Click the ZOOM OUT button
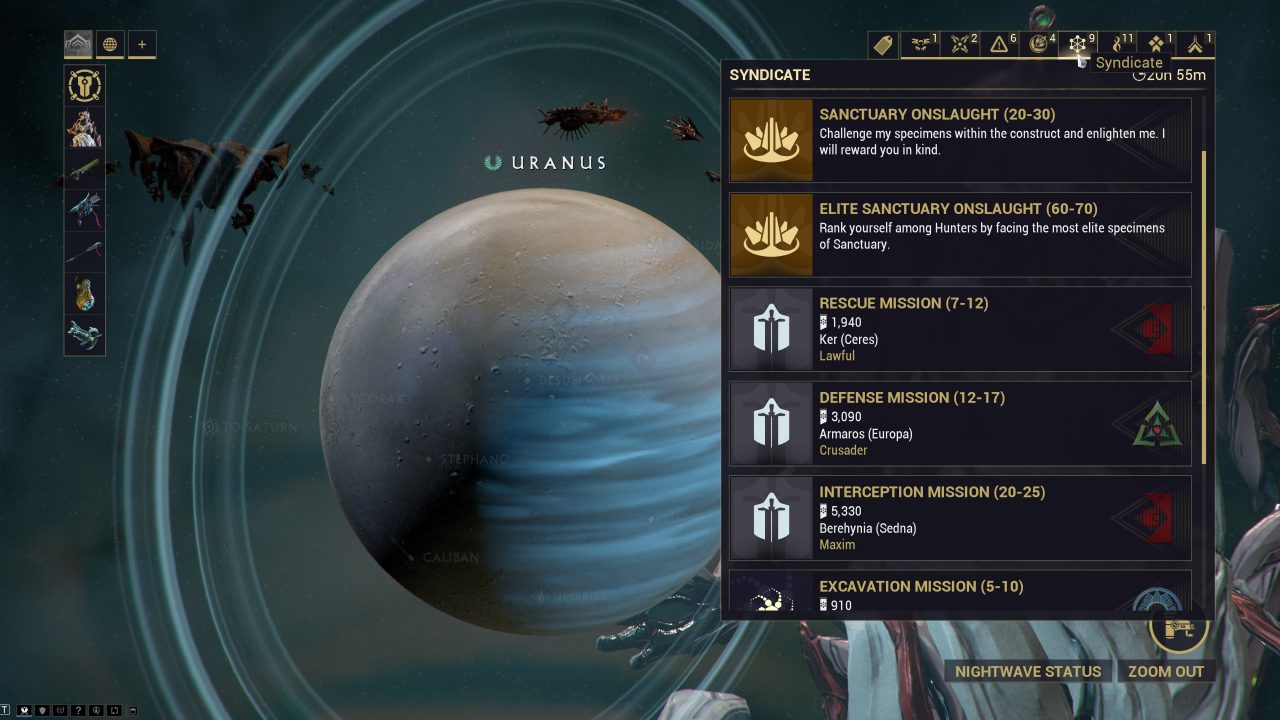The image size is (1280, 720). point(1167,671)
